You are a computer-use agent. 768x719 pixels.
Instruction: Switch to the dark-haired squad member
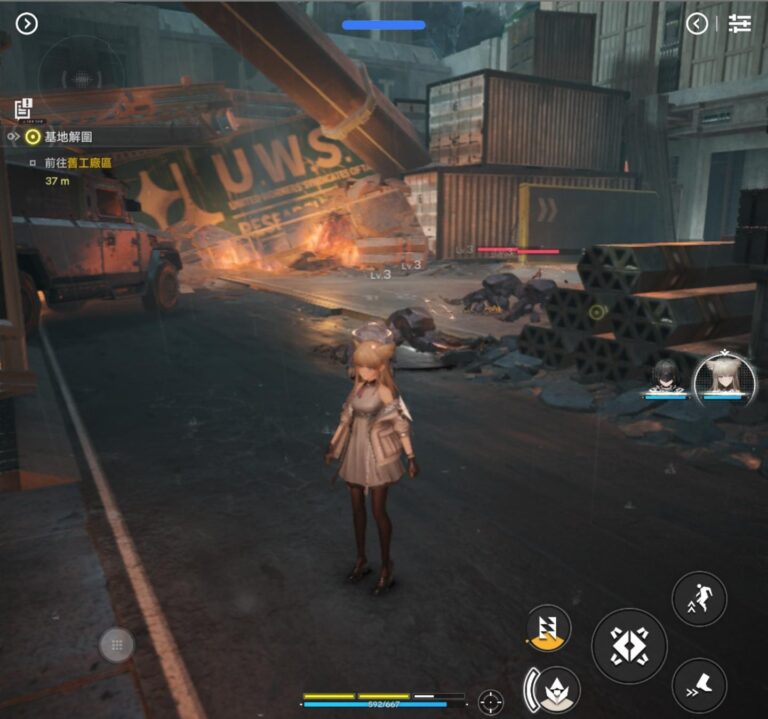(664, 376)
